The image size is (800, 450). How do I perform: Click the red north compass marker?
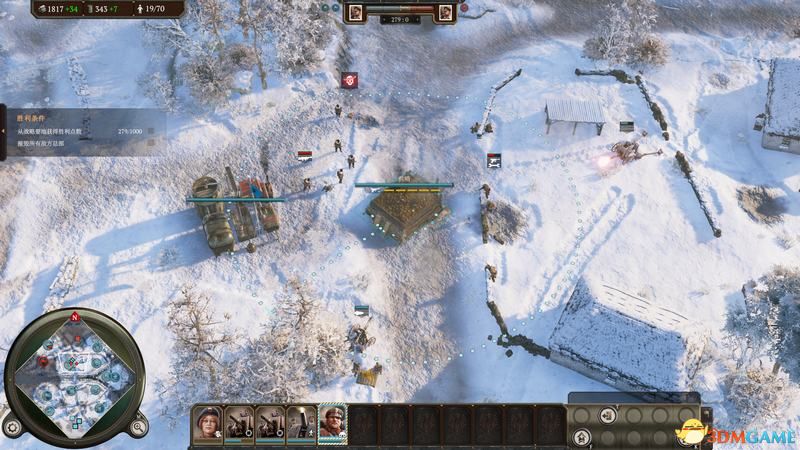click(73, 317)
